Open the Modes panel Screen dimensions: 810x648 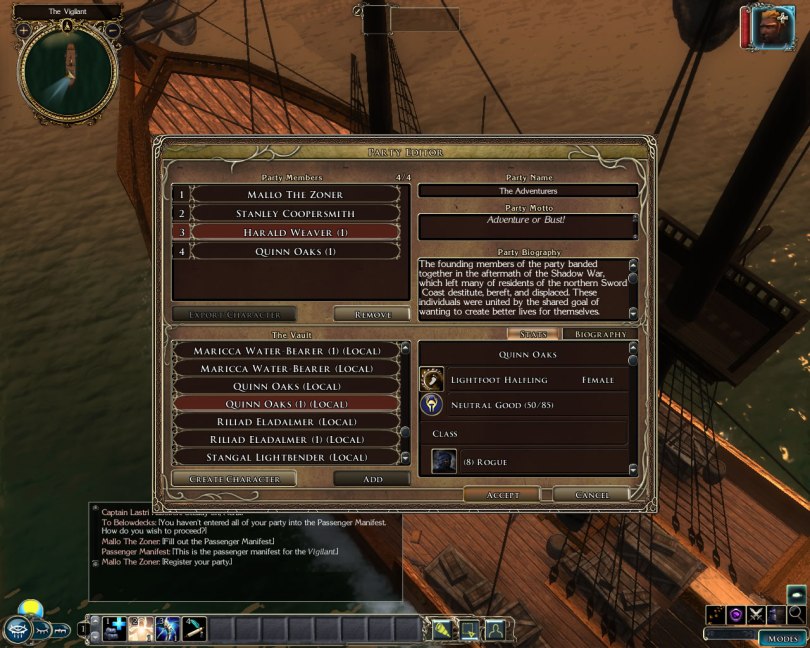click(782, 638)
